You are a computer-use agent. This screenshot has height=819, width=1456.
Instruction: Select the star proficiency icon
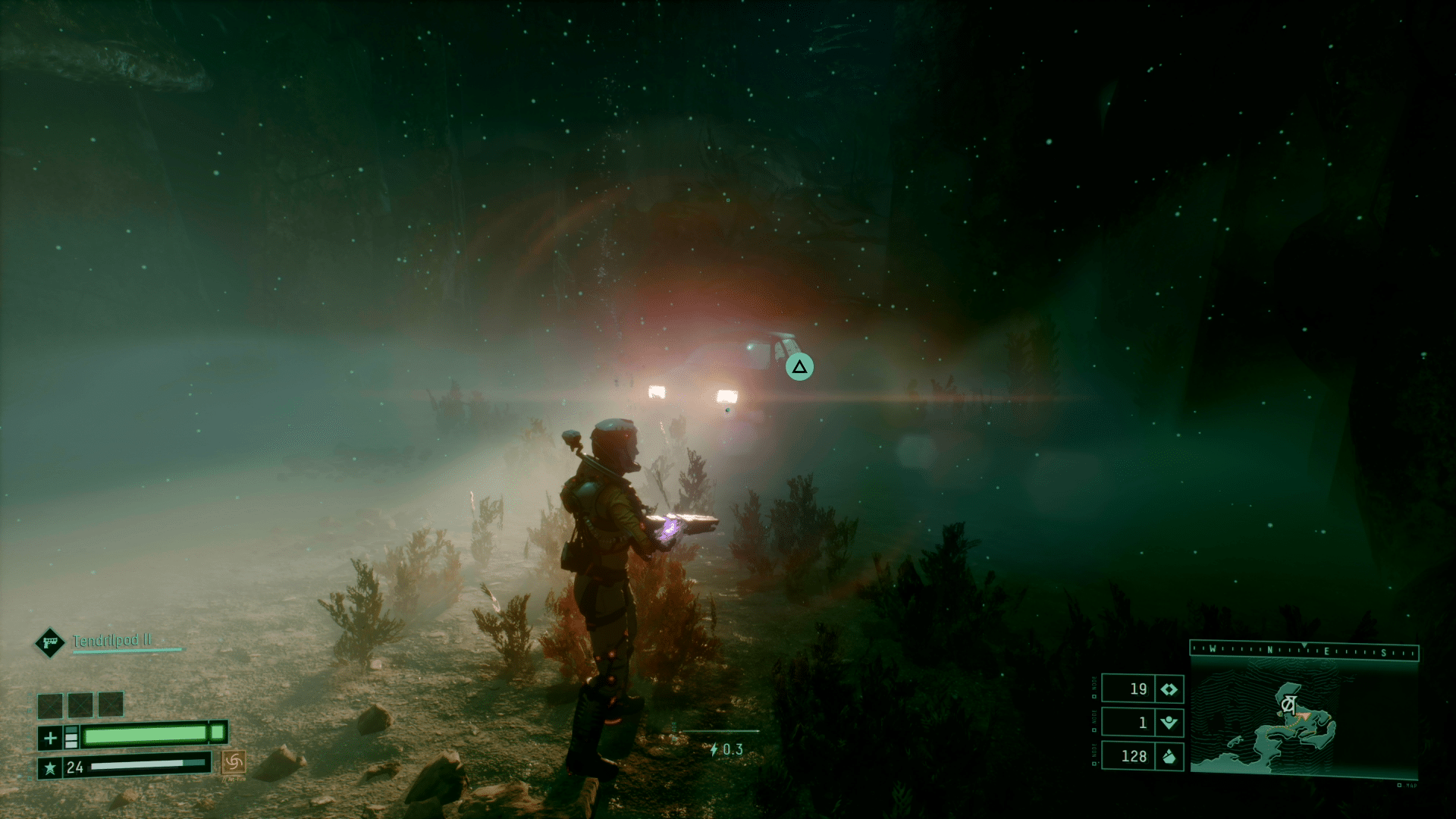(50, 767)
